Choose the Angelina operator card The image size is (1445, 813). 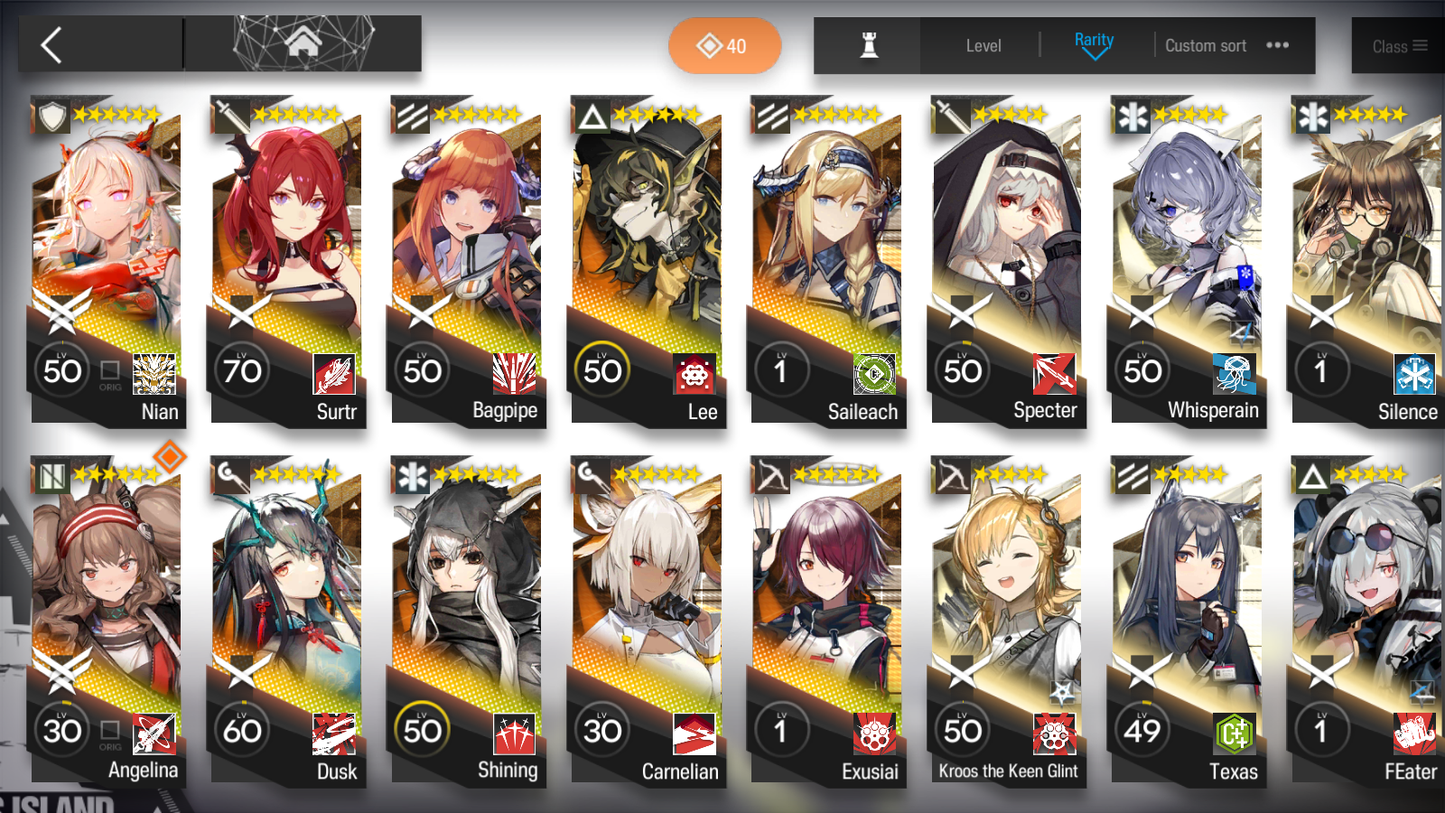[108, 620]
